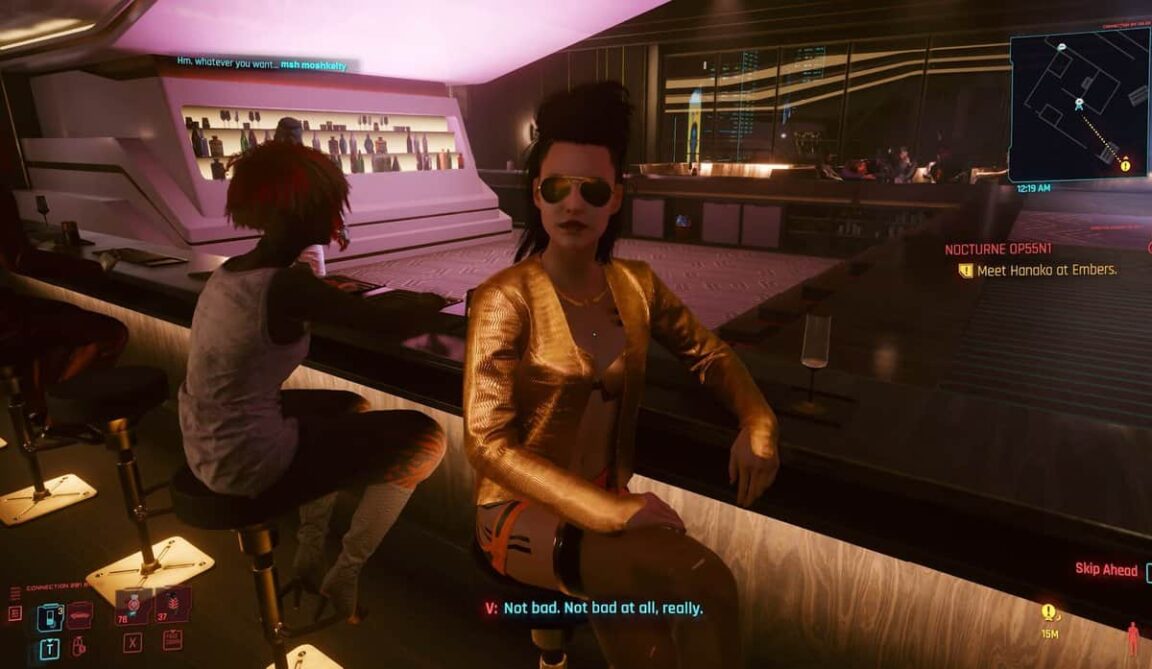Select the health inhaler slot showing 78
This screenshot has width=1152, height=669.
[131, 607]
